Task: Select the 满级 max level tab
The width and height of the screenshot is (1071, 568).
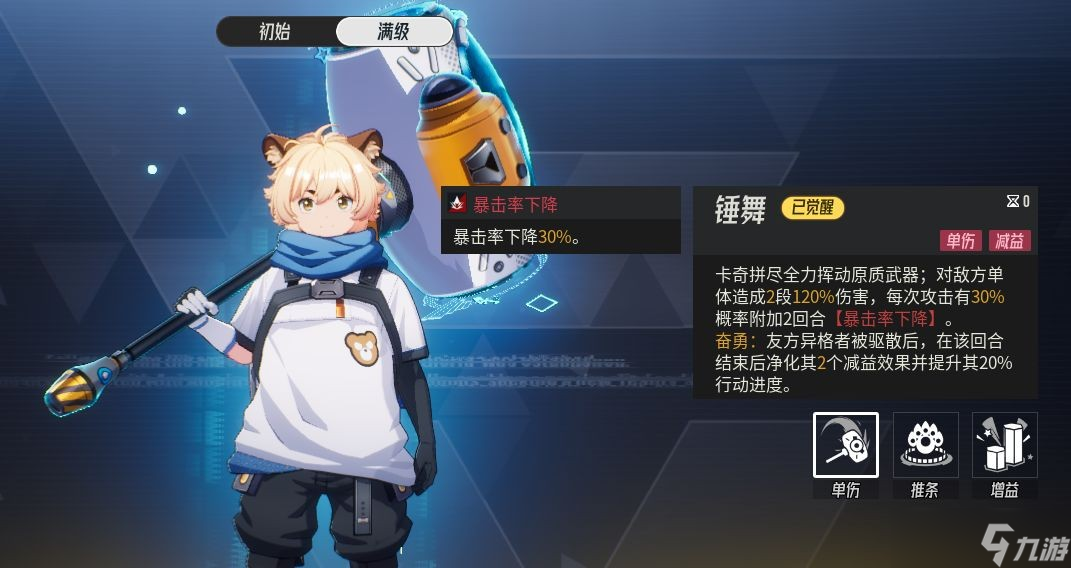Action: [x=394, y=32]
